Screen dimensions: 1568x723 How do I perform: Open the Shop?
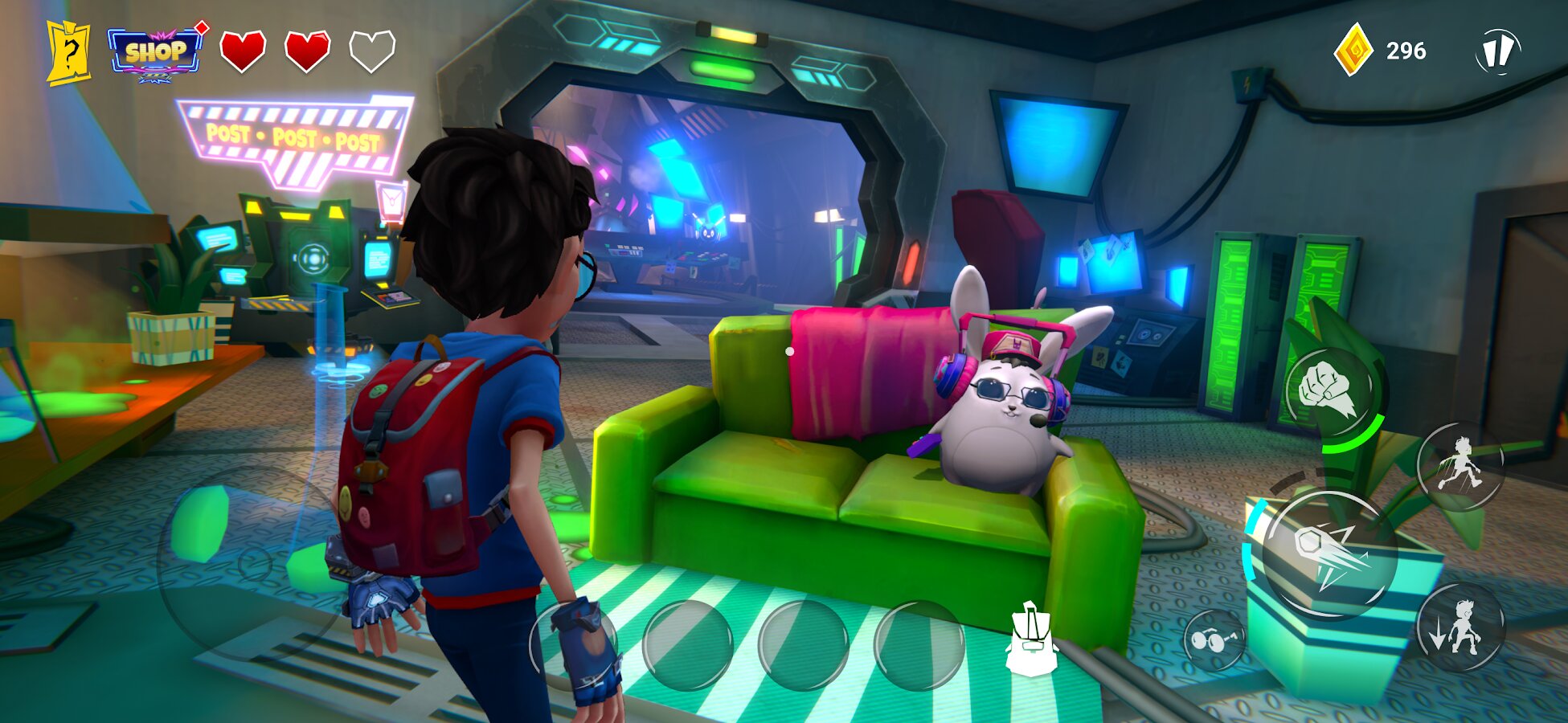[x=154, y=55]
